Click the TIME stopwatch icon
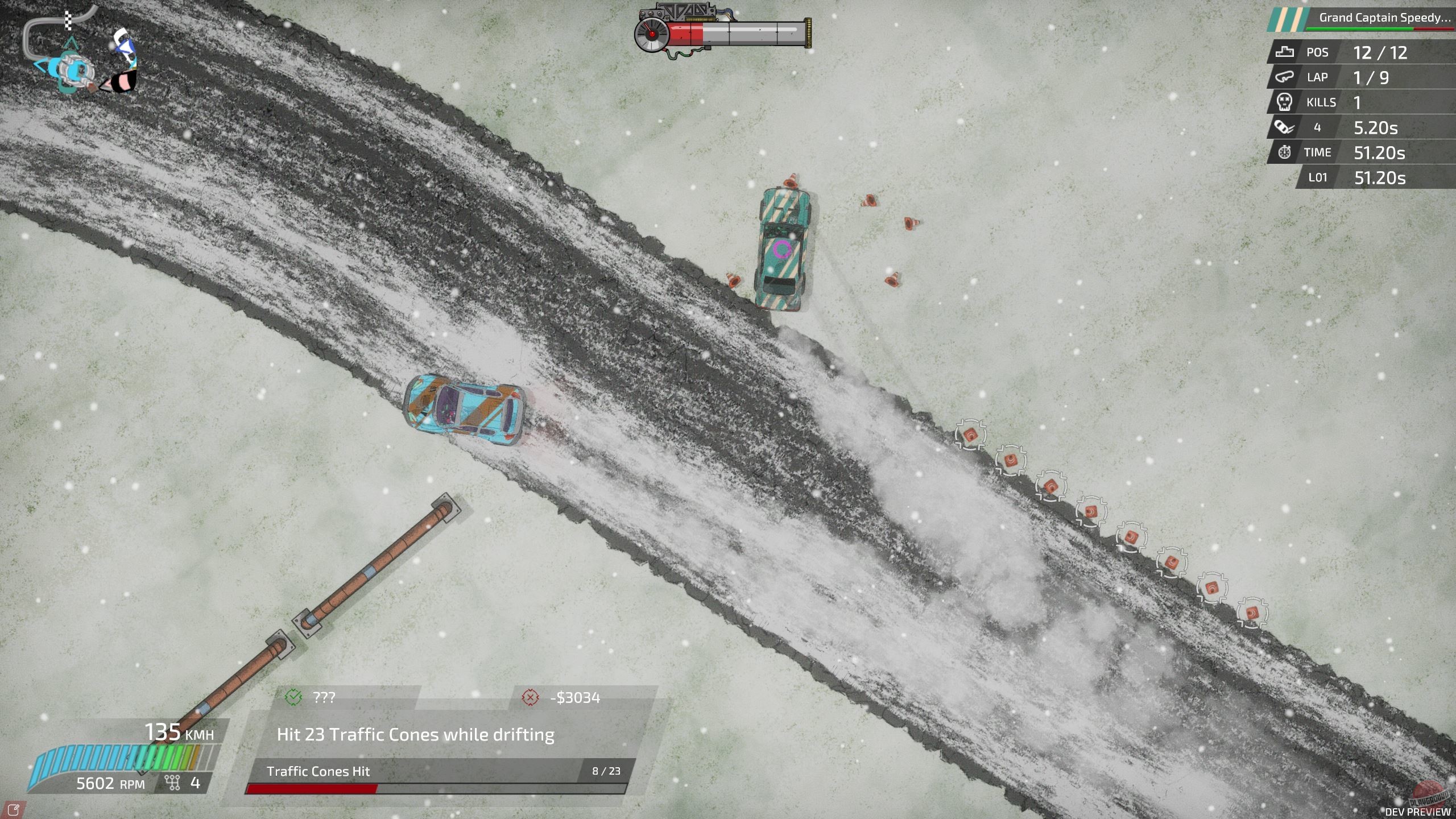The image size is (1456, 819). [1284, 152]
